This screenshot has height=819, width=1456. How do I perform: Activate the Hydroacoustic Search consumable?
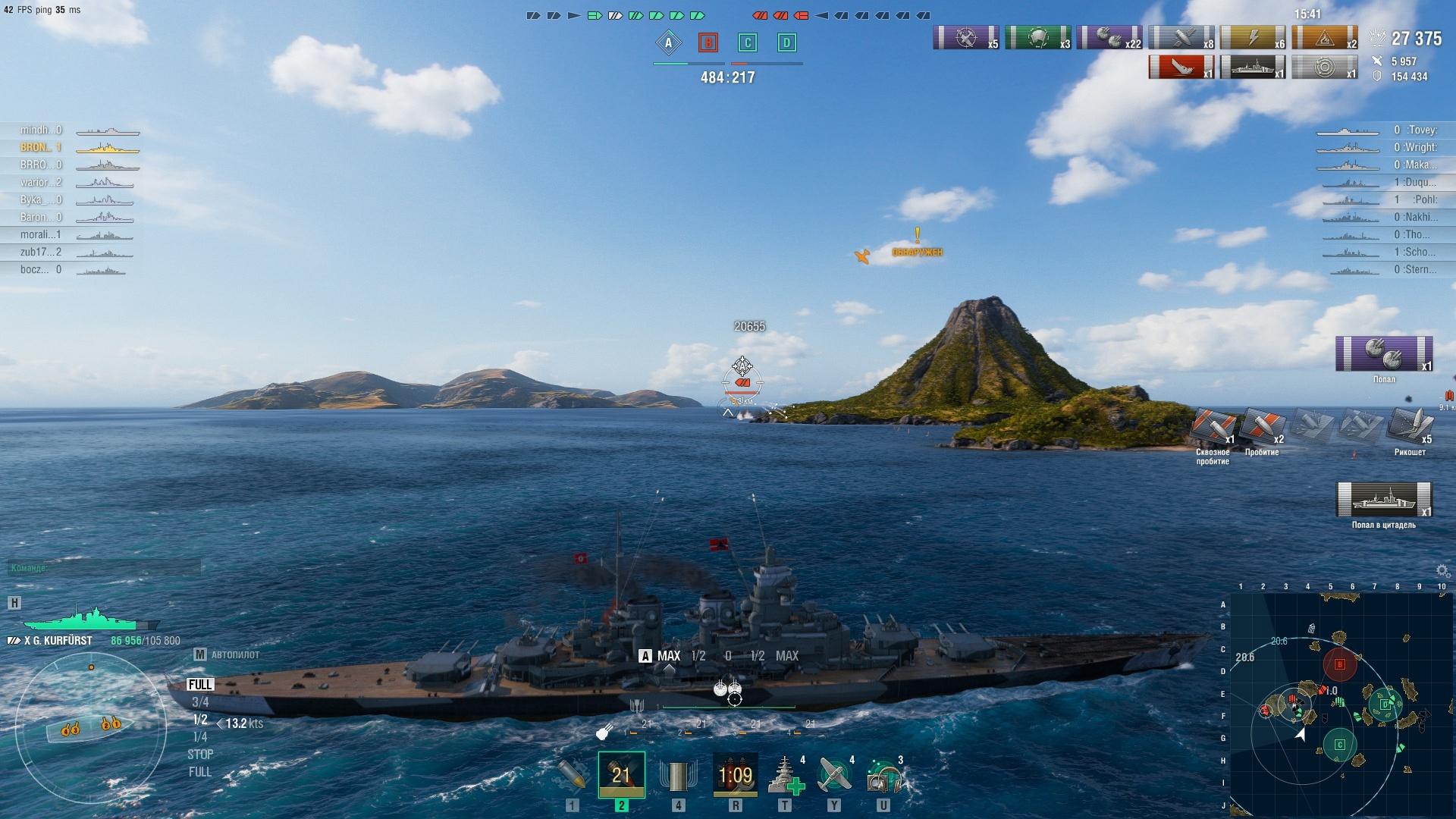(x=883, y=774)
